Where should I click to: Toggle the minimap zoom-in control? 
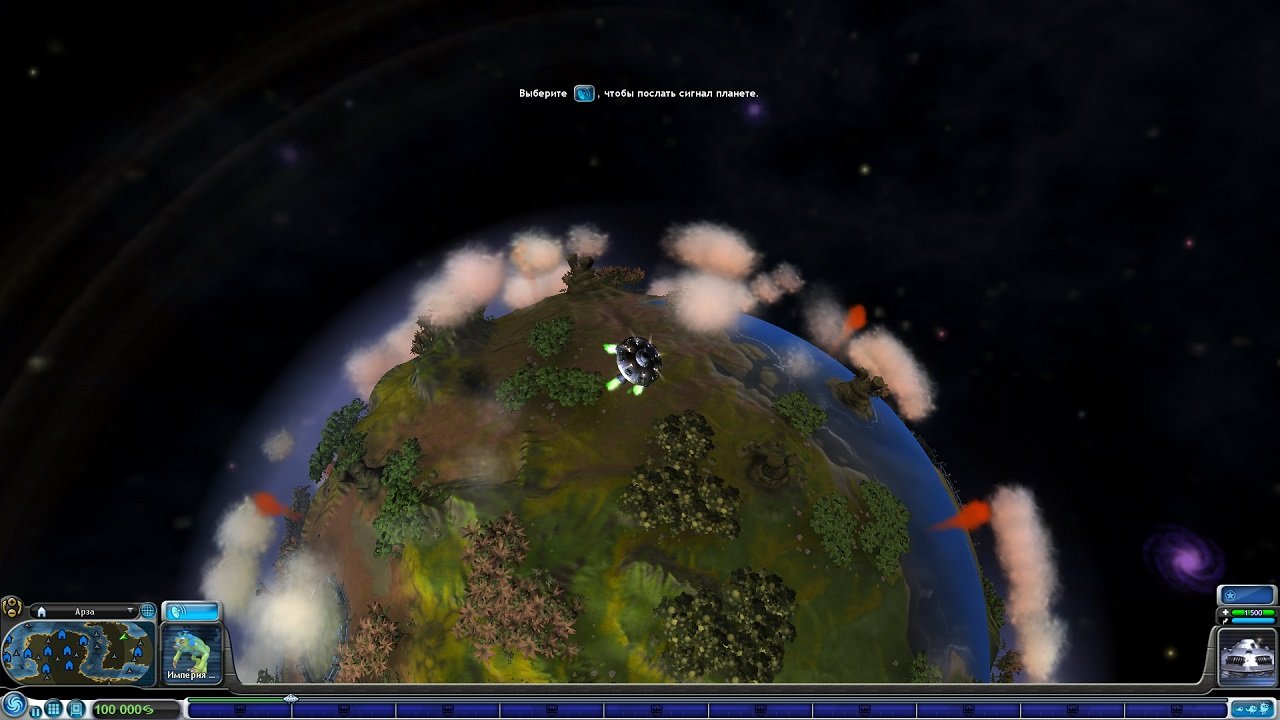12,602
